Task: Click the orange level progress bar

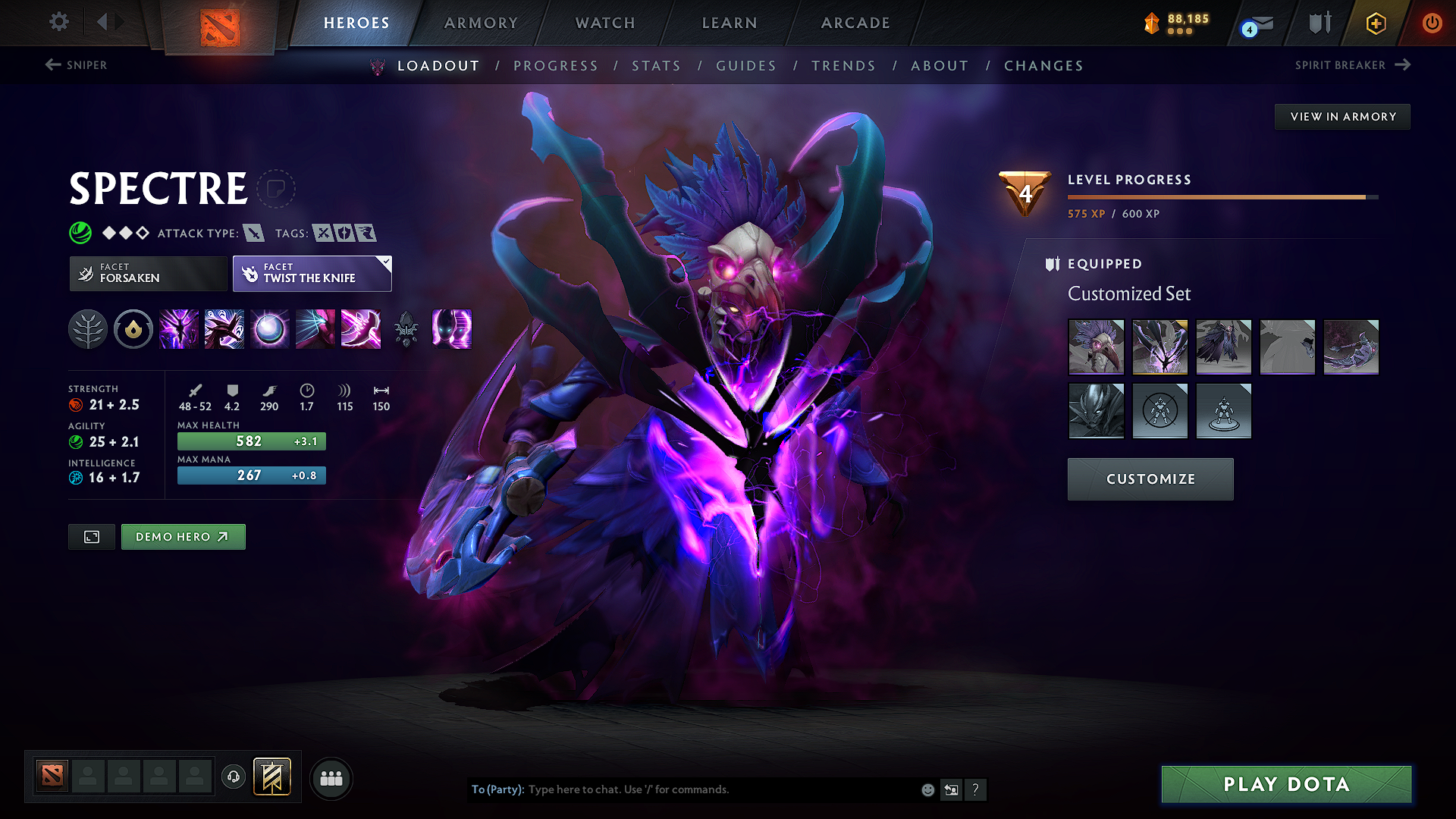Action: 1221,196
